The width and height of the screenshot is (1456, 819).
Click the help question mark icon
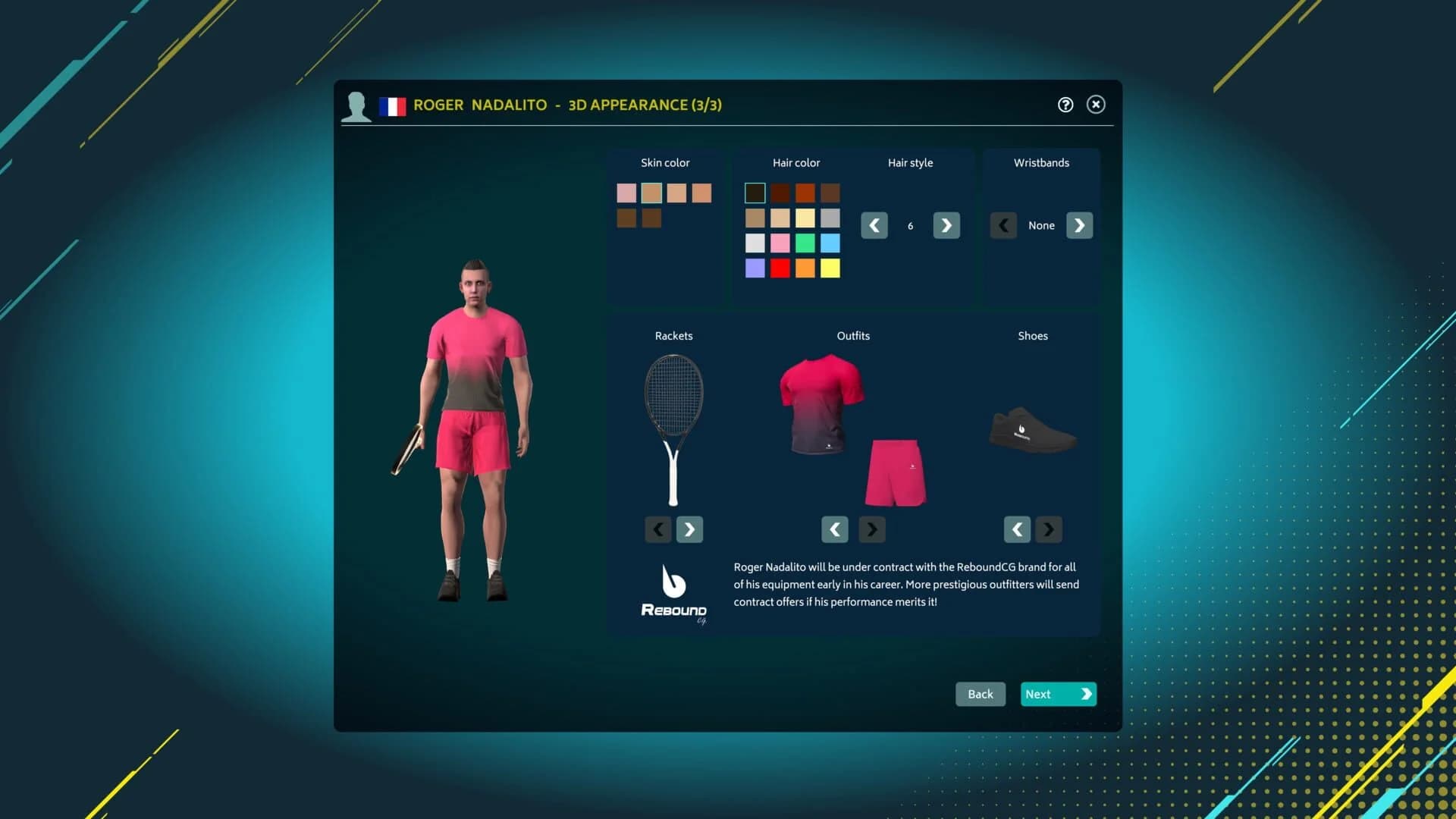(x=1065, y=105)
